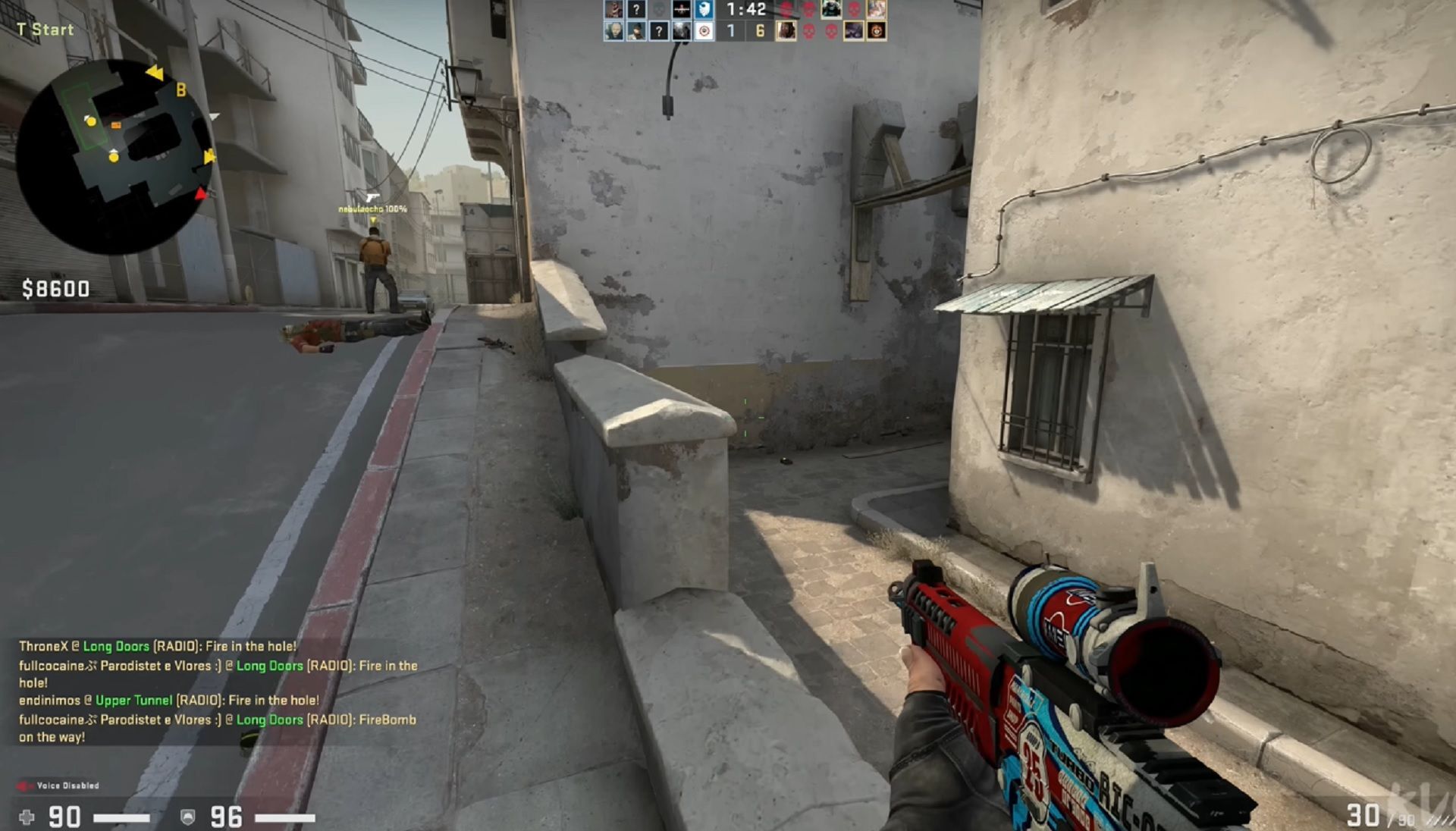This screenshot has height=831, width=1456.
Task: Select ThroneX's radio chat message
Action: 157,646
